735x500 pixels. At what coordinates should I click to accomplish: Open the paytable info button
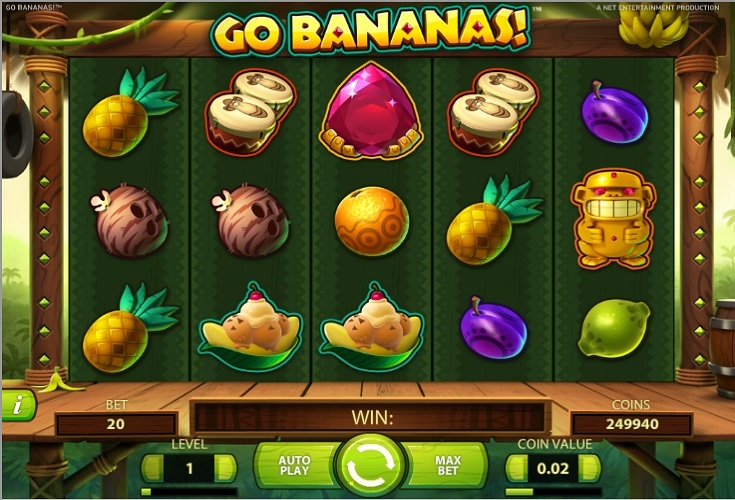tap(17, 404)
